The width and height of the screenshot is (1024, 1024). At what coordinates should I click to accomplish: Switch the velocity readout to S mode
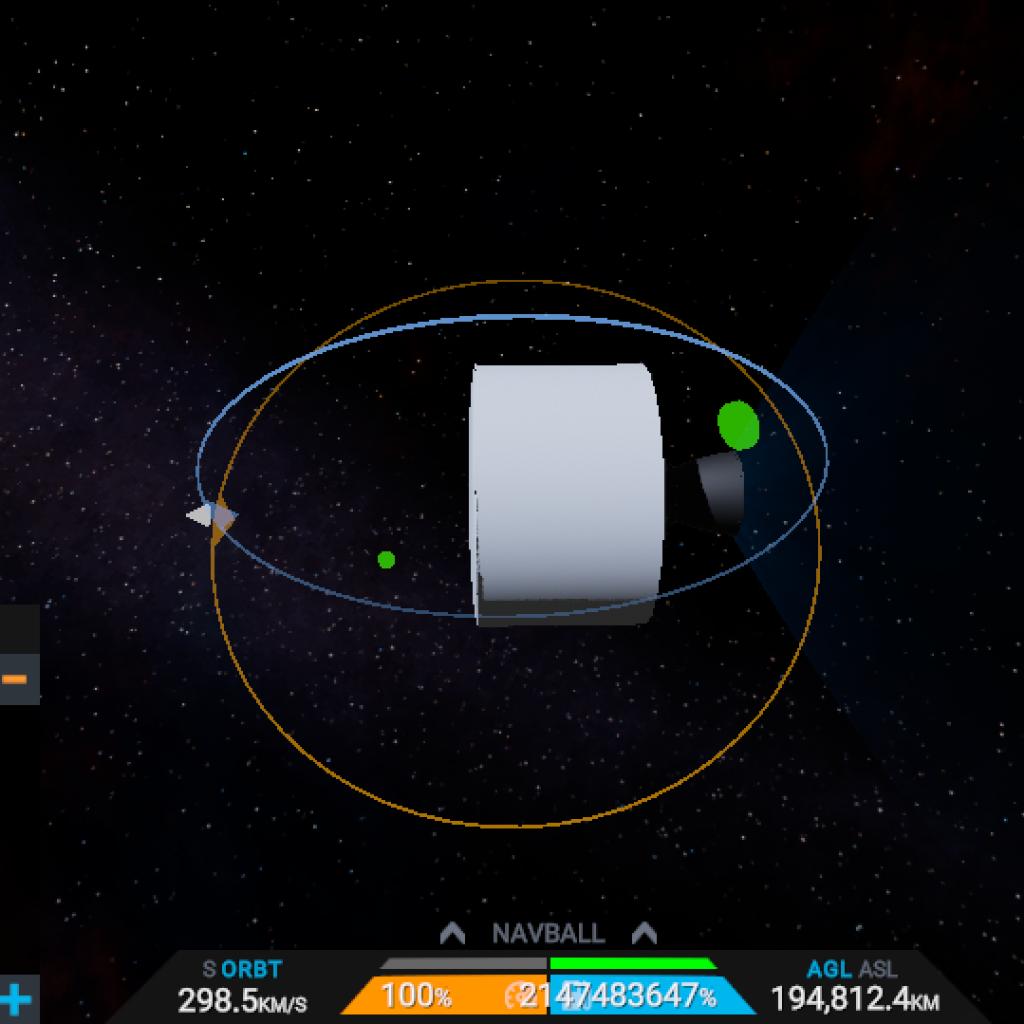[209, 969]
